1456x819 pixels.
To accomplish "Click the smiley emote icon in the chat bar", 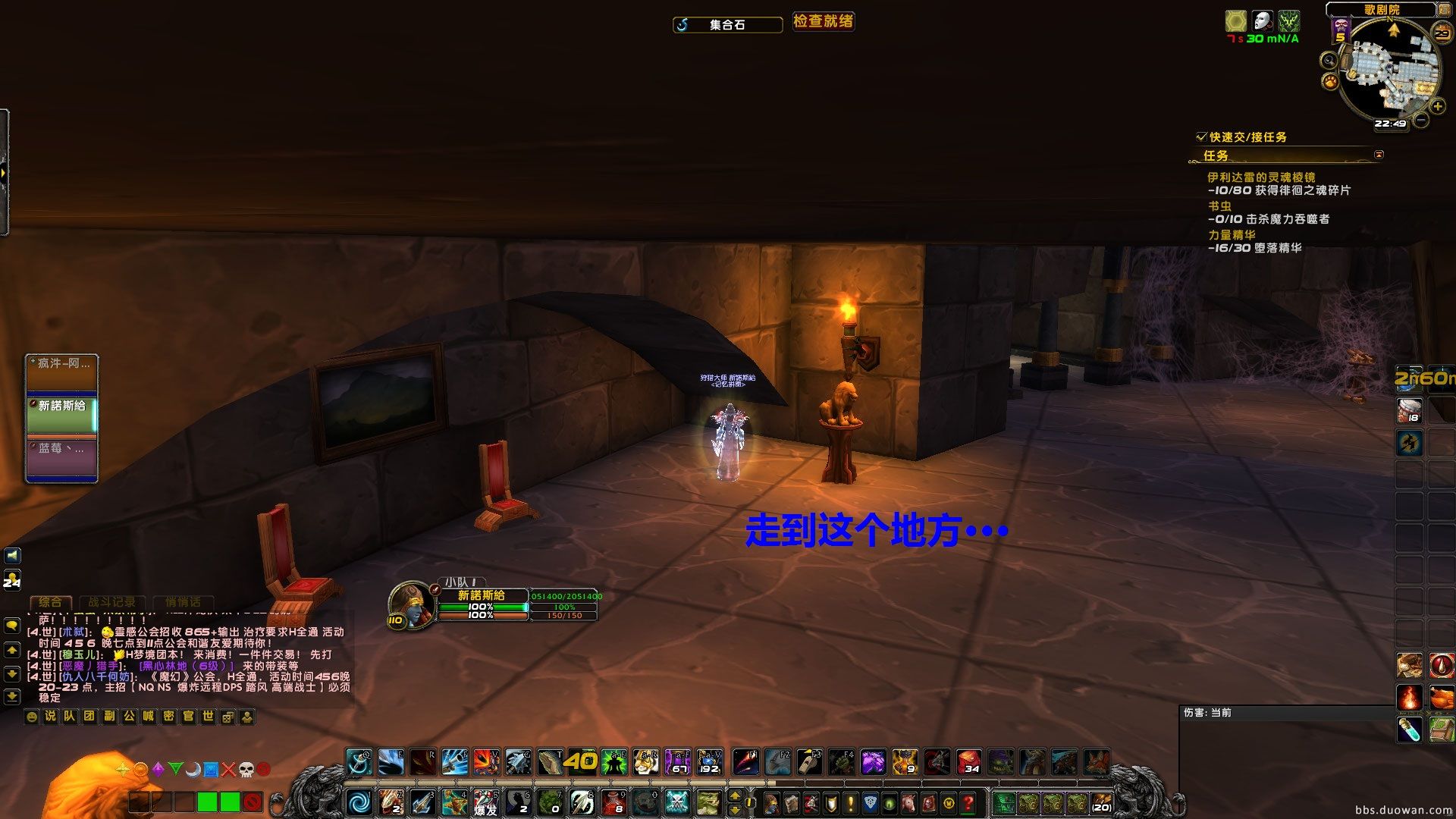I will [32, 716].
